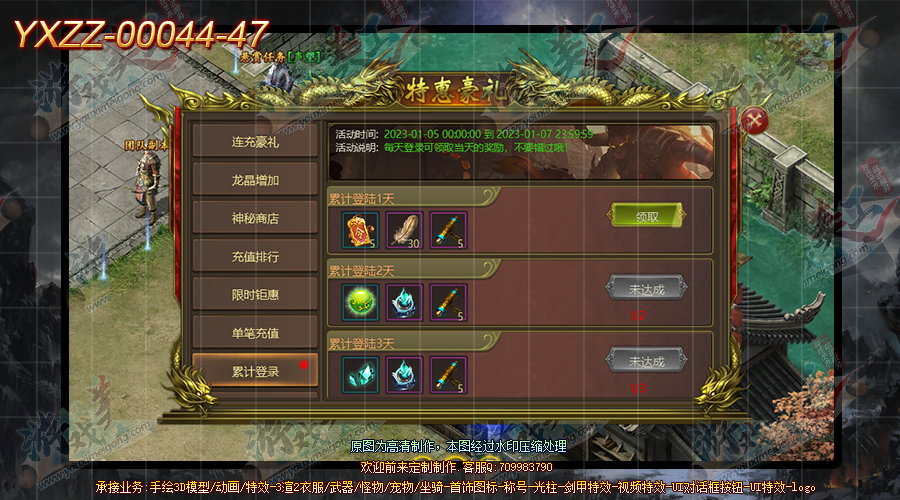The width and height of the screenshot is (900, 500).
Task: View the golden scroll reward in day 1
Action: tap(448, 229)
